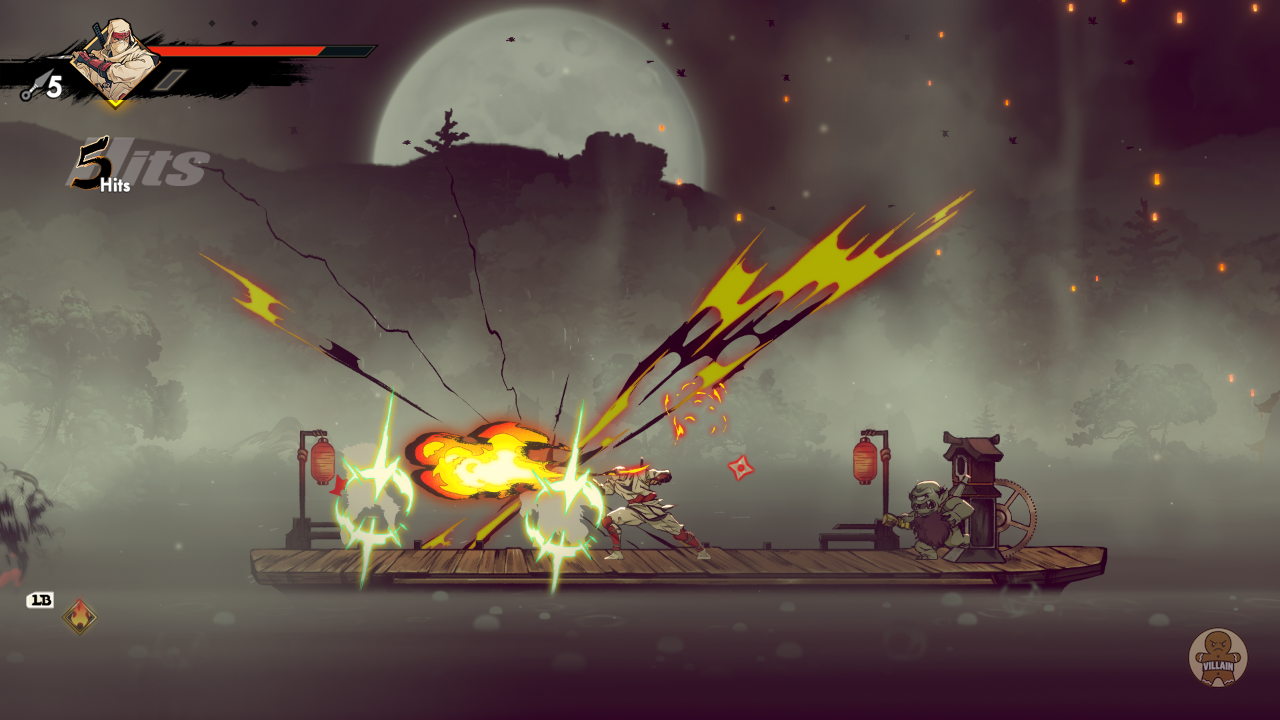The image size is (1280, 720).
Task: Activate the fire ninpo ability icon
Action: coord(79,616)
